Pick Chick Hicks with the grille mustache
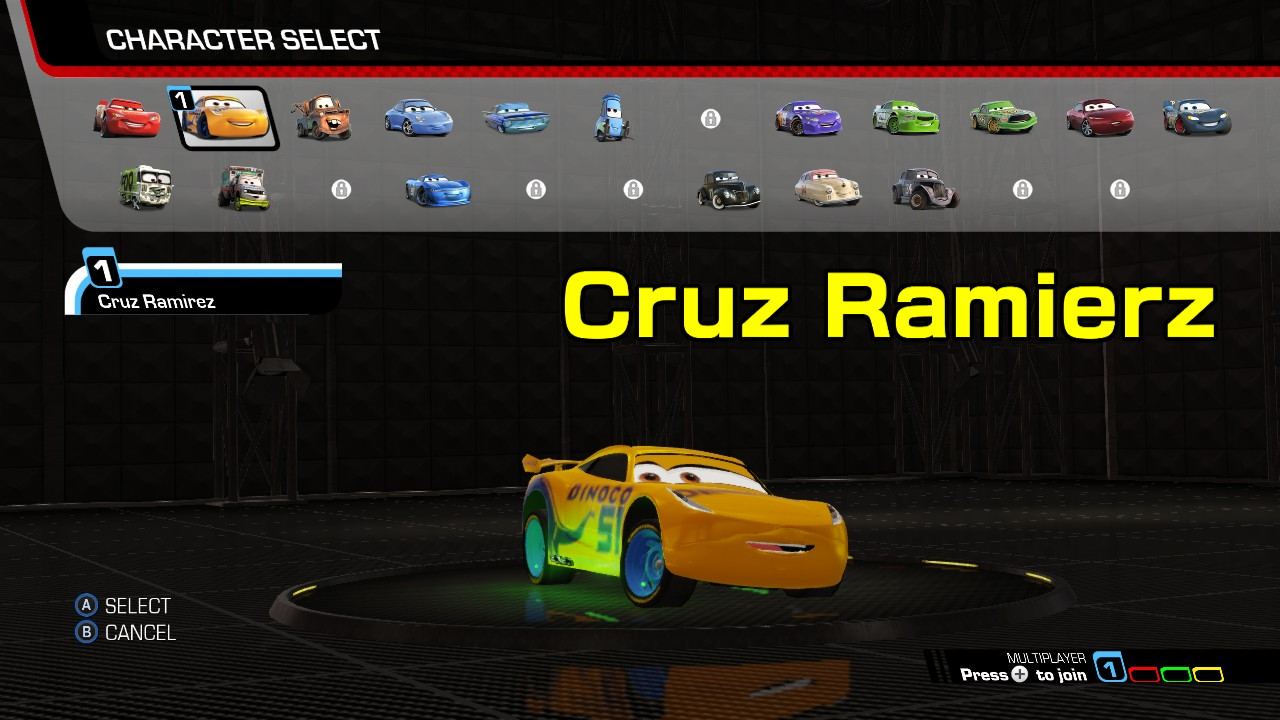 (1003, 118)
